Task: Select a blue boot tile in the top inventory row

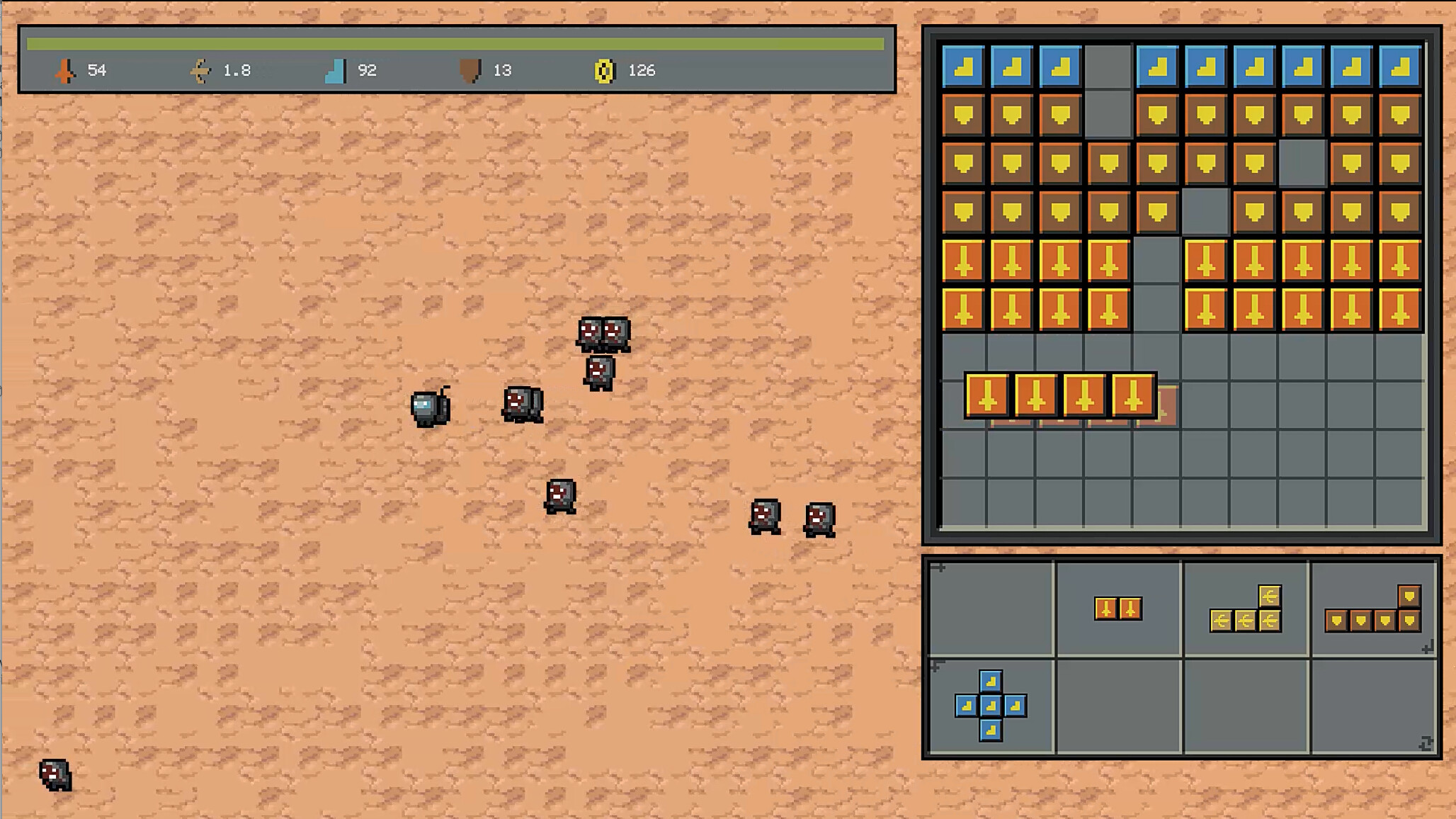Action: 962,66
